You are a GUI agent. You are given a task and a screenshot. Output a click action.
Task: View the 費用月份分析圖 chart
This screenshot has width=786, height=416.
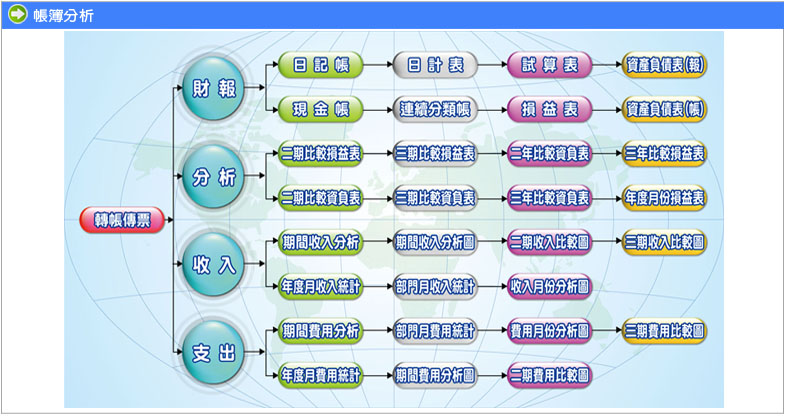(549, 330)
